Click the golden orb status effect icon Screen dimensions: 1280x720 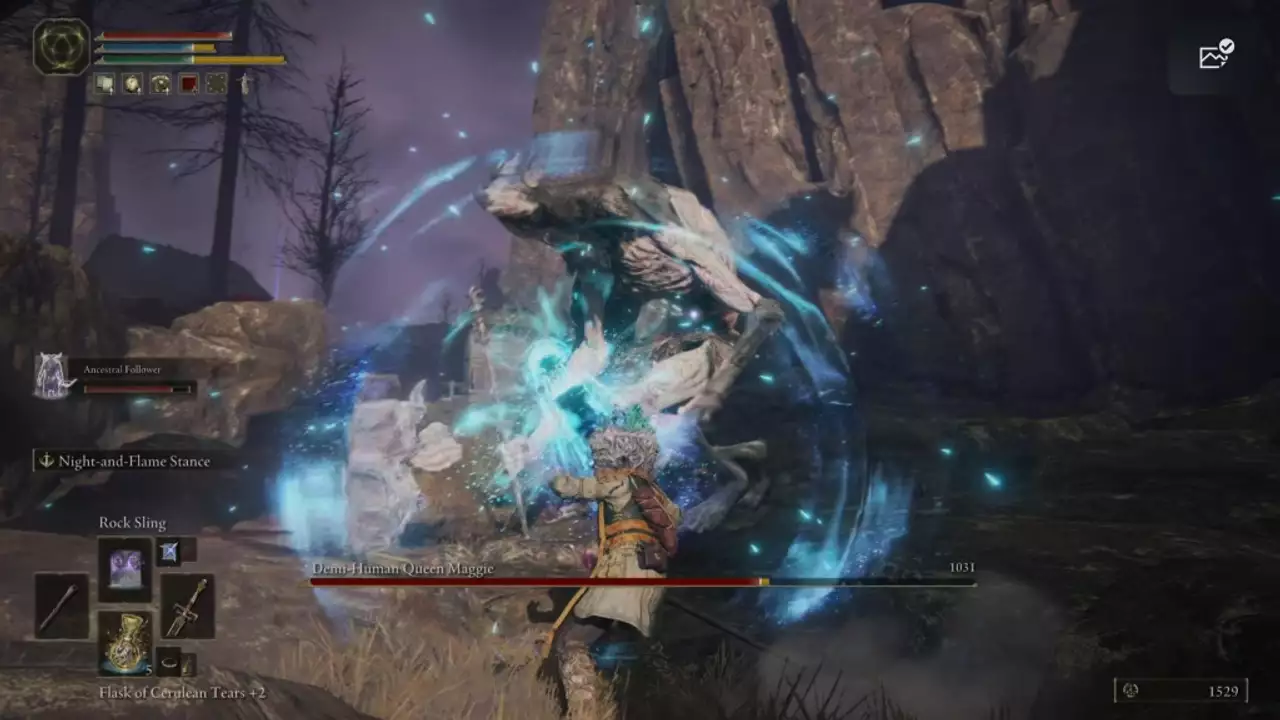pyautogui.click(x=132, y=83)
